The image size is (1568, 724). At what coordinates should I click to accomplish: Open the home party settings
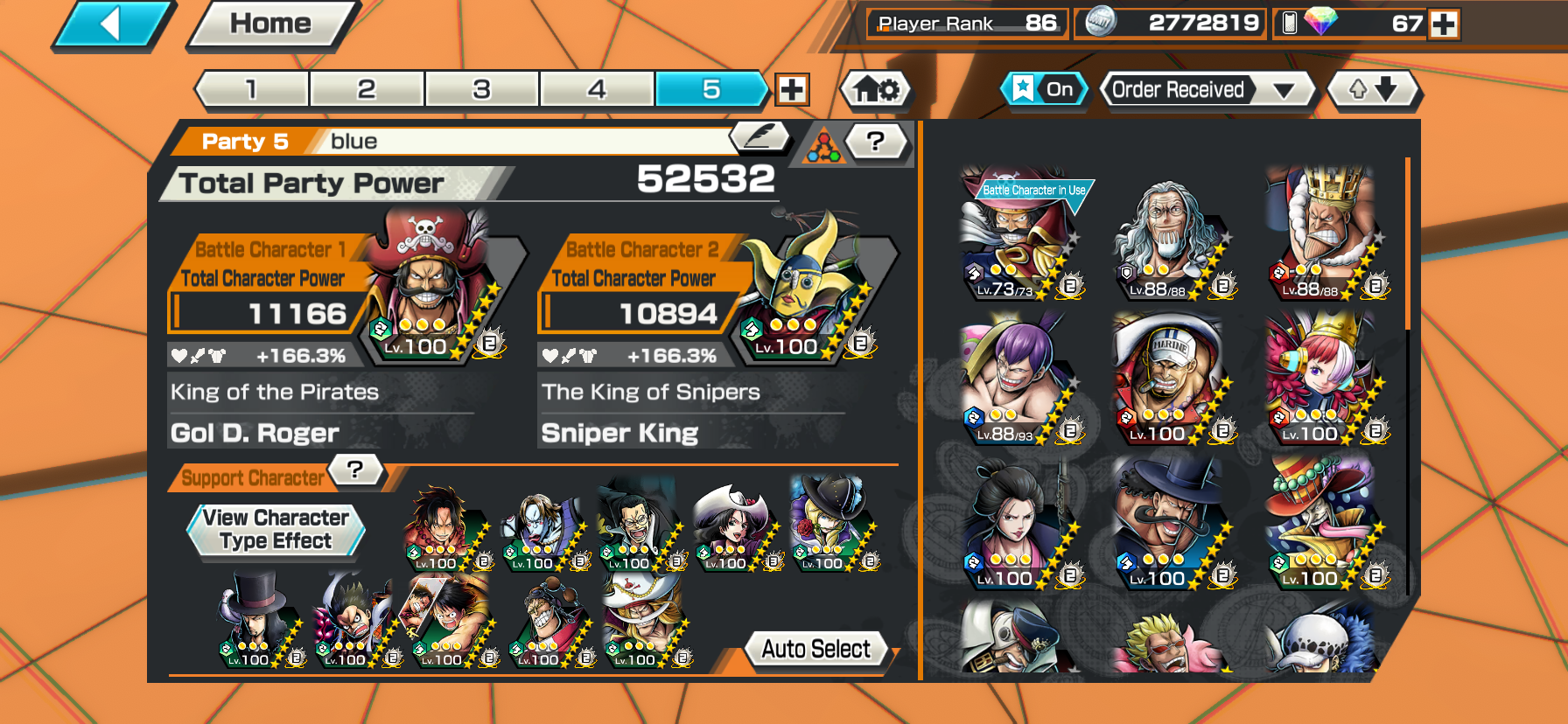(876, 89)
